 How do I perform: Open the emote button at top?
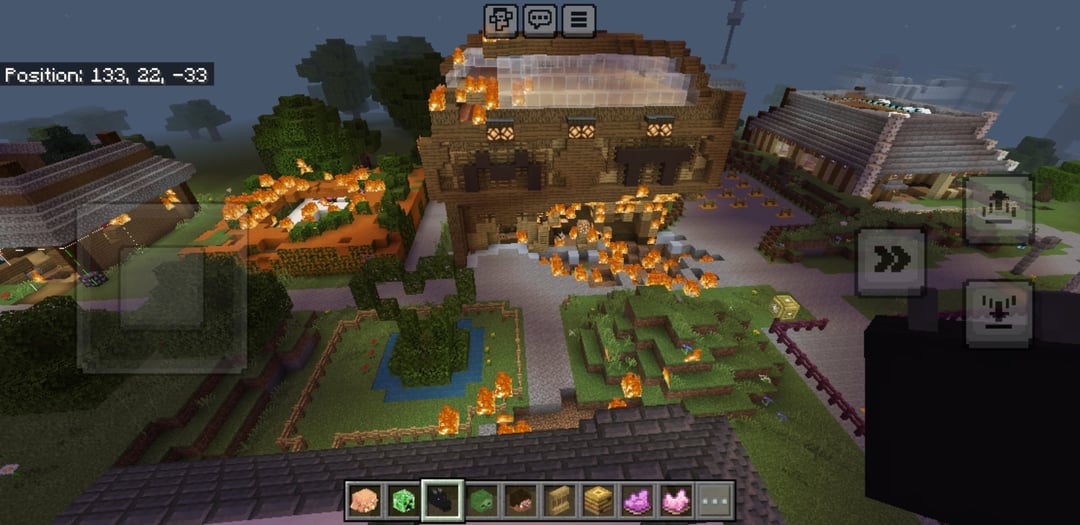[502, 18]
